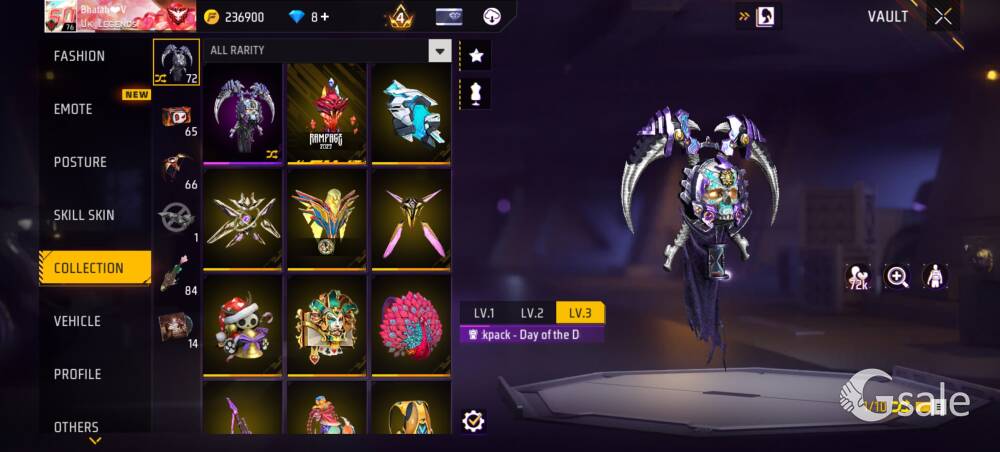Choose the LV.2 backpack level

pyautogui.click(x=532, y=313)
